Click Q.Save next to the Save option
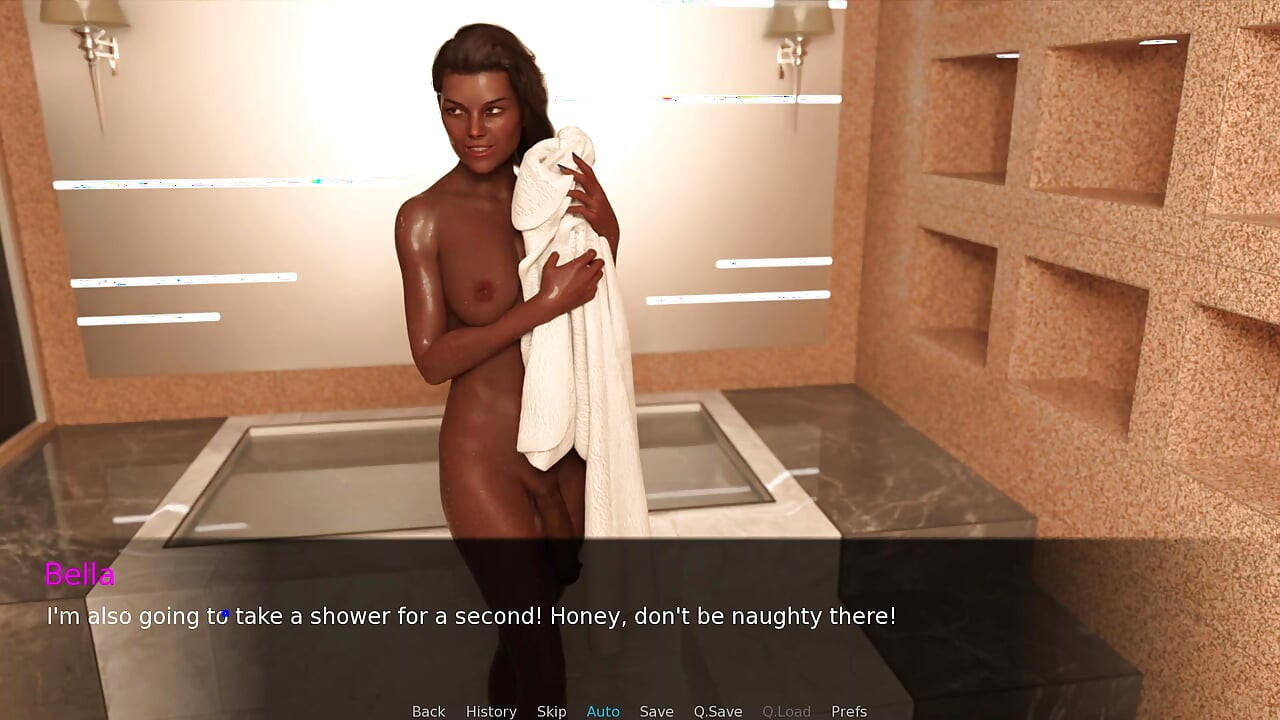The height and width of the screenshot is (720, 1280). 717,710
